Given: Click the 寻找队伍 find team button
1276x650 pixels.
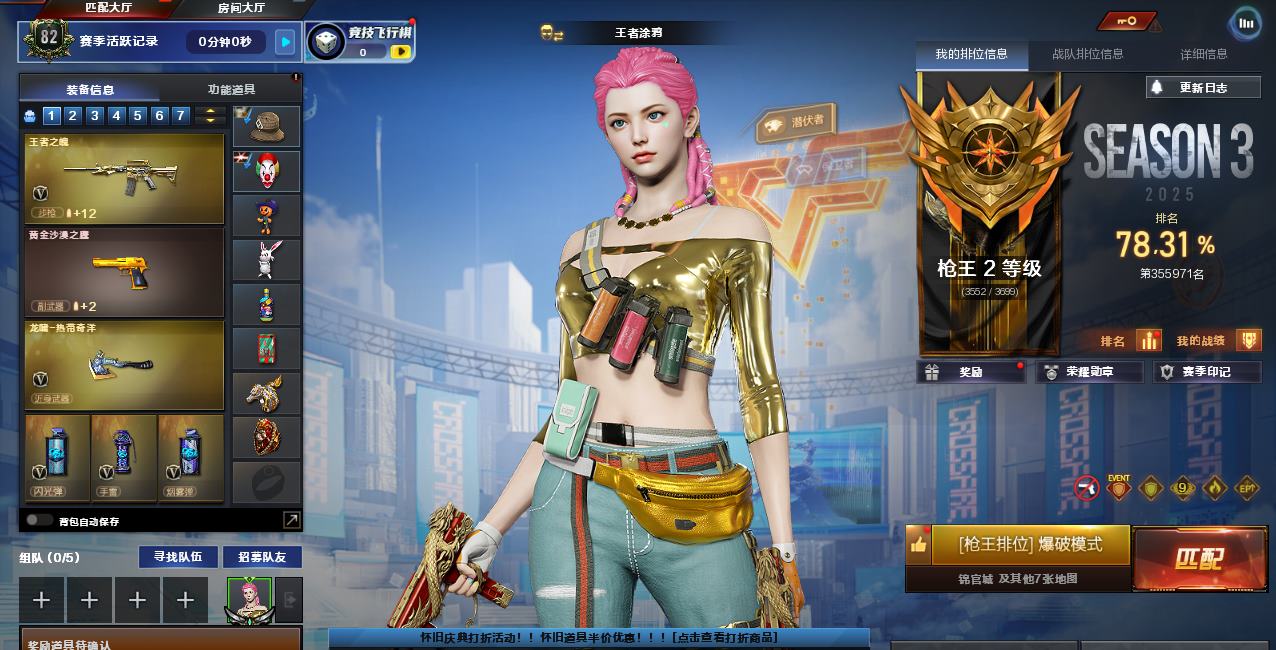Looking at the screenshot, I should pyautogui.click(x=177, y=557).
